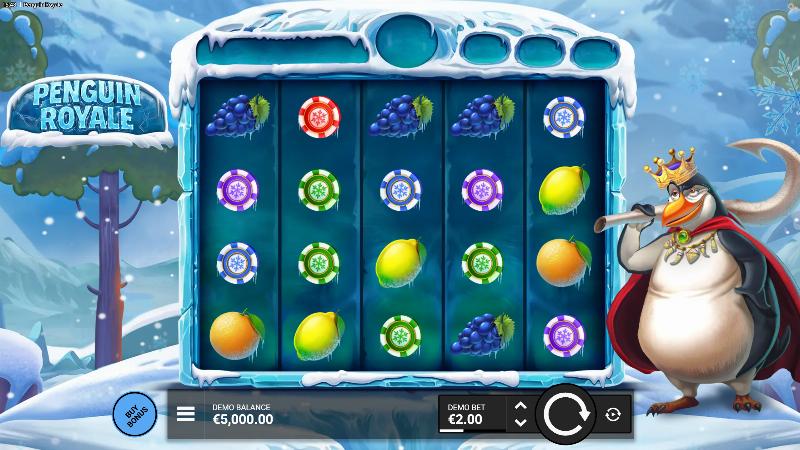This screenshot has width=800, height=450.
Task: Decrease the demo bet with the down arrow
Action: (x=520, y=422)
